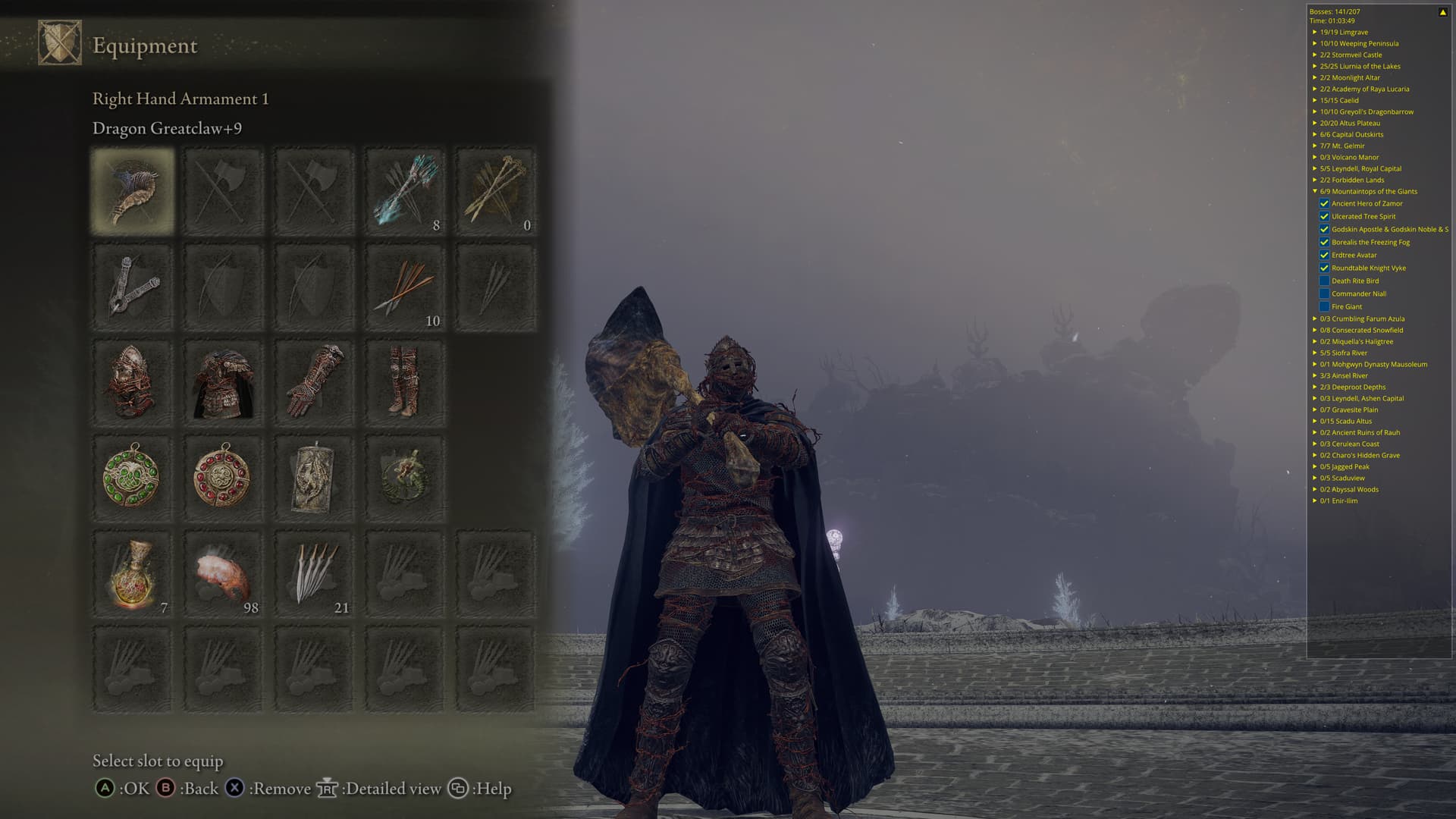Collapse the Mountaintops of the Giants section
The height and width of the screenshot is (819, 1456).
coord(1315,191)
